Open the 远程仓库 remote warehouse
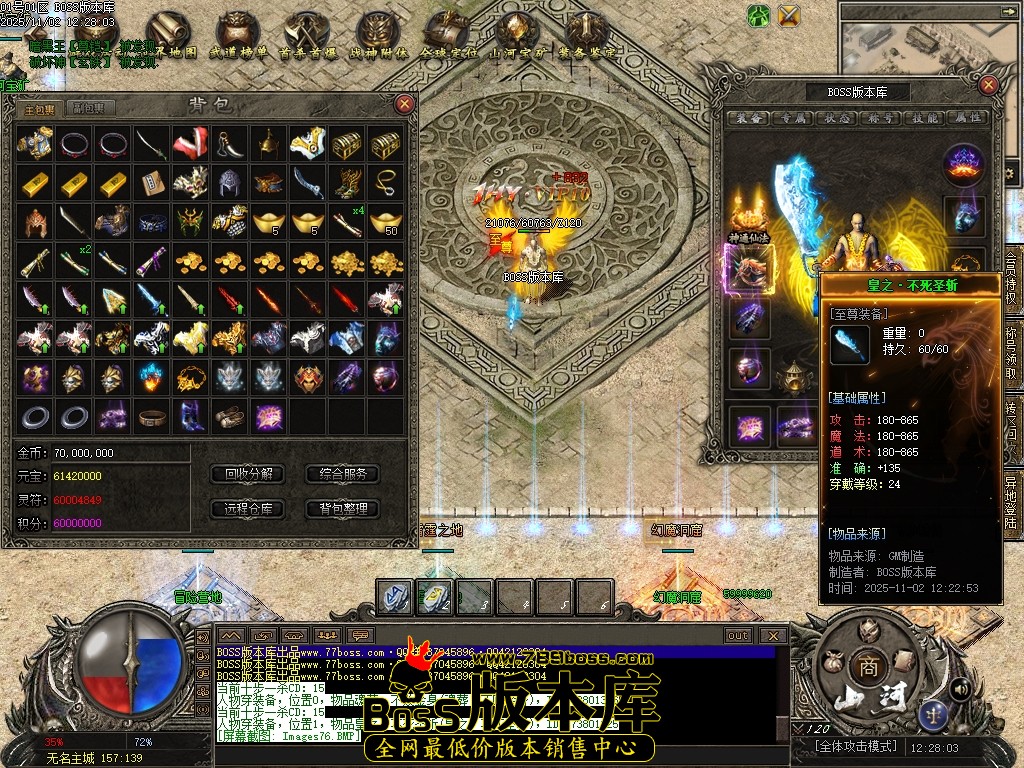Viewport: 1024px width, 768px height. 248,509
